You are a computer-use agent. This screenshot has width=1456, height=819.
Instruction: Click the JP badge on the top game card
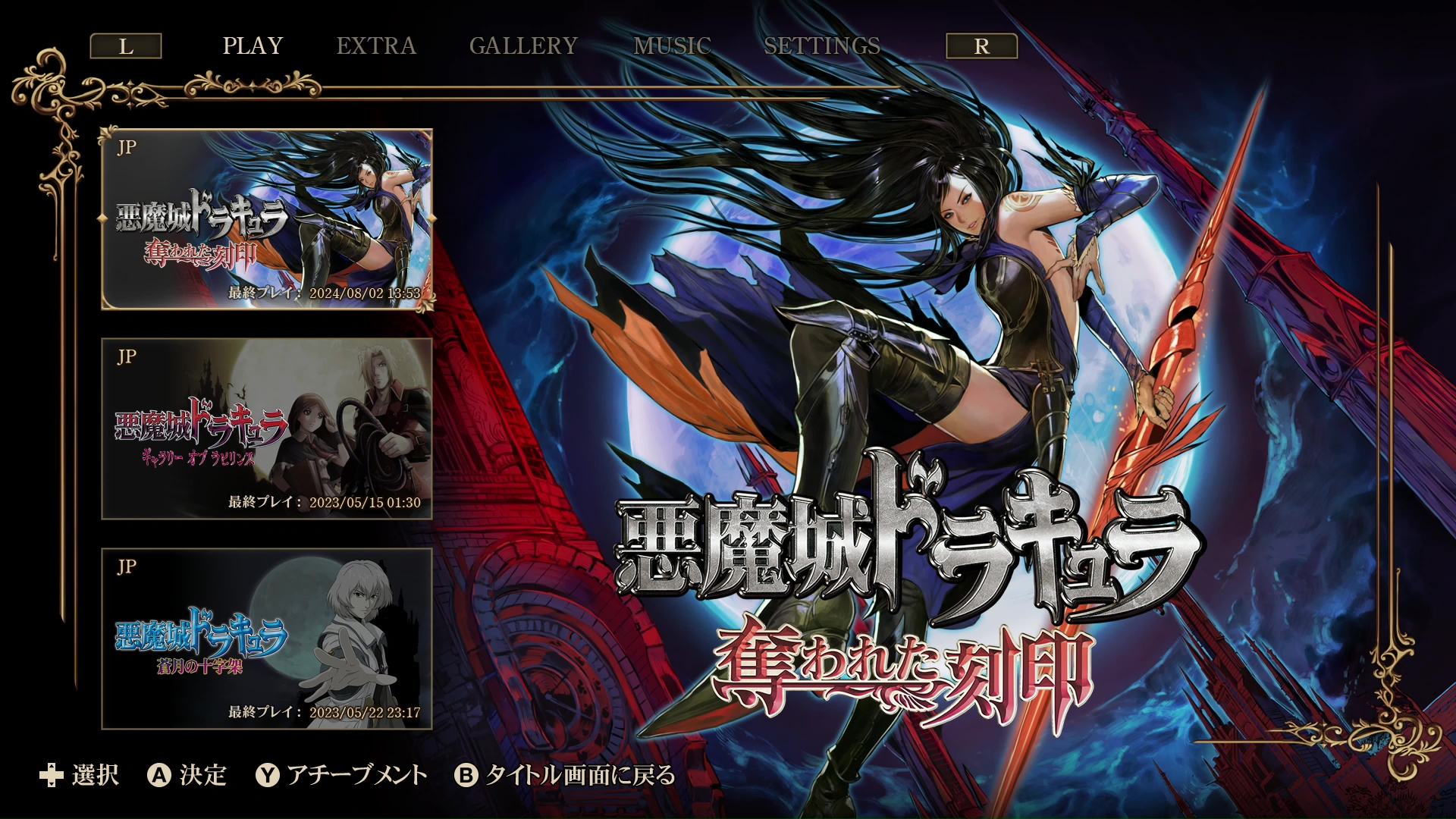(127, 149)
